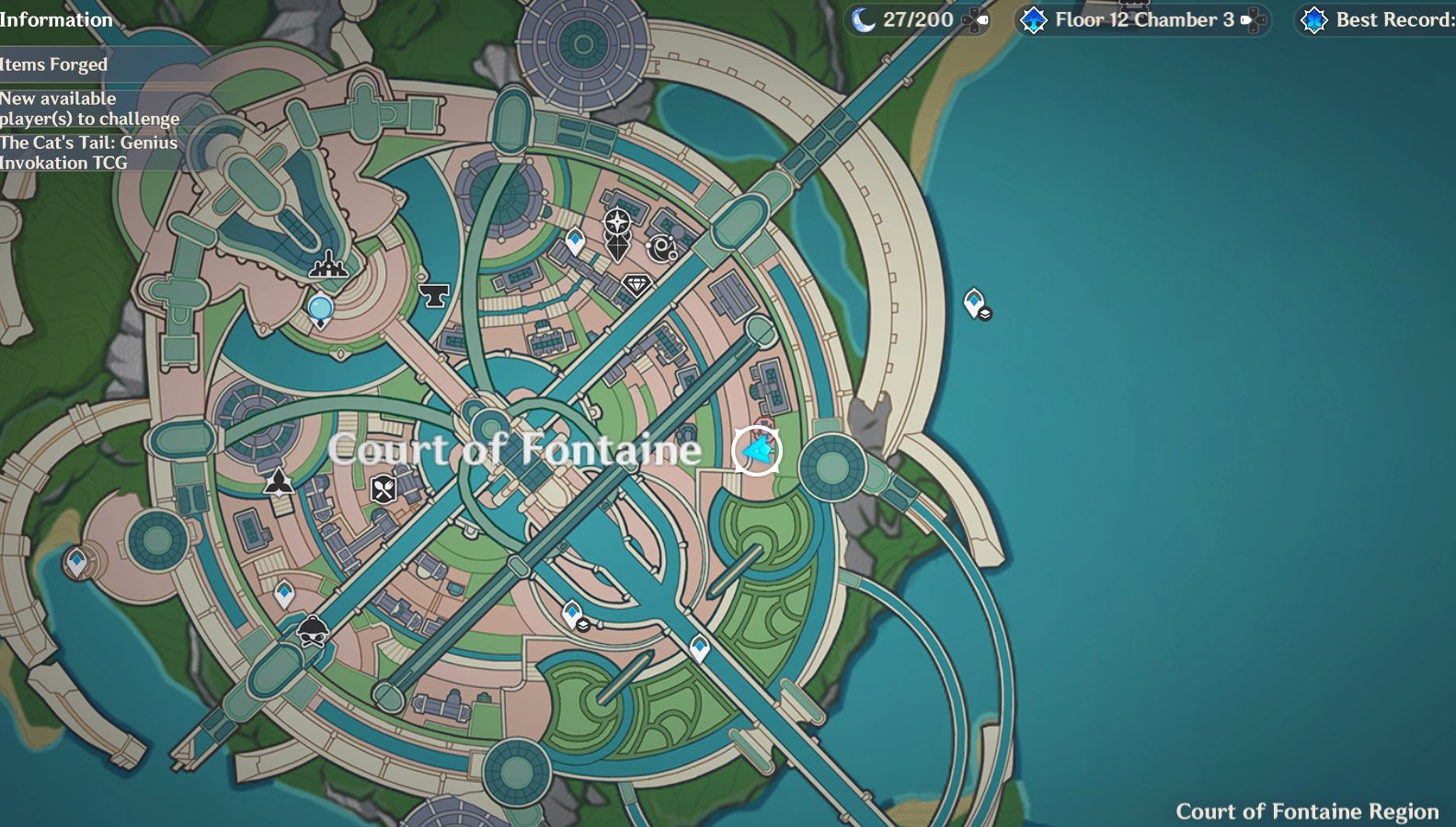
Task: Click the gem-shaped jewelry shop icon
Action: coord(636,284)
